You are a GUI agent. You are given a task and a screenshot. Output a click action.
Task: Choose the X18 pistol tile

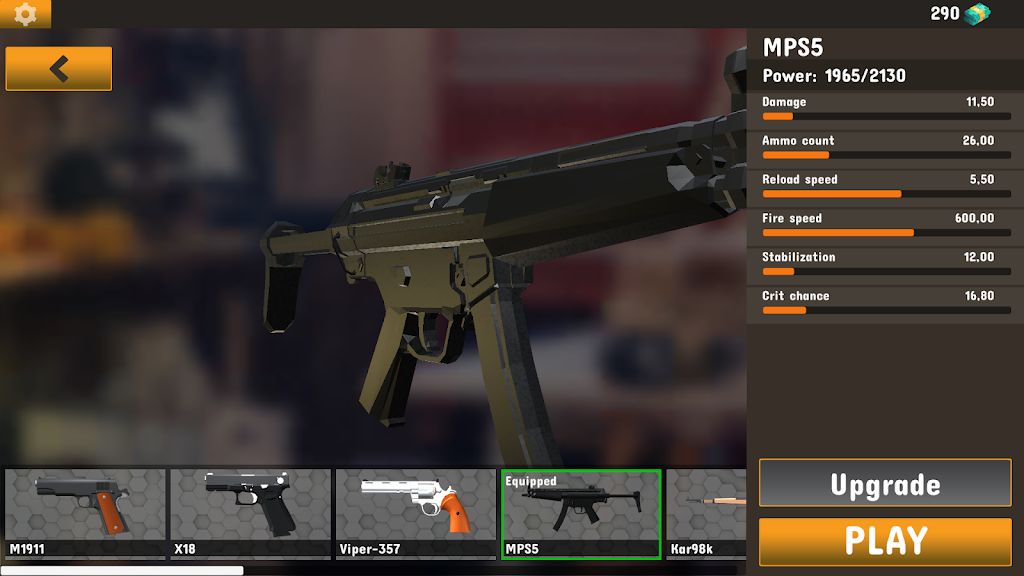pos(250,513)
